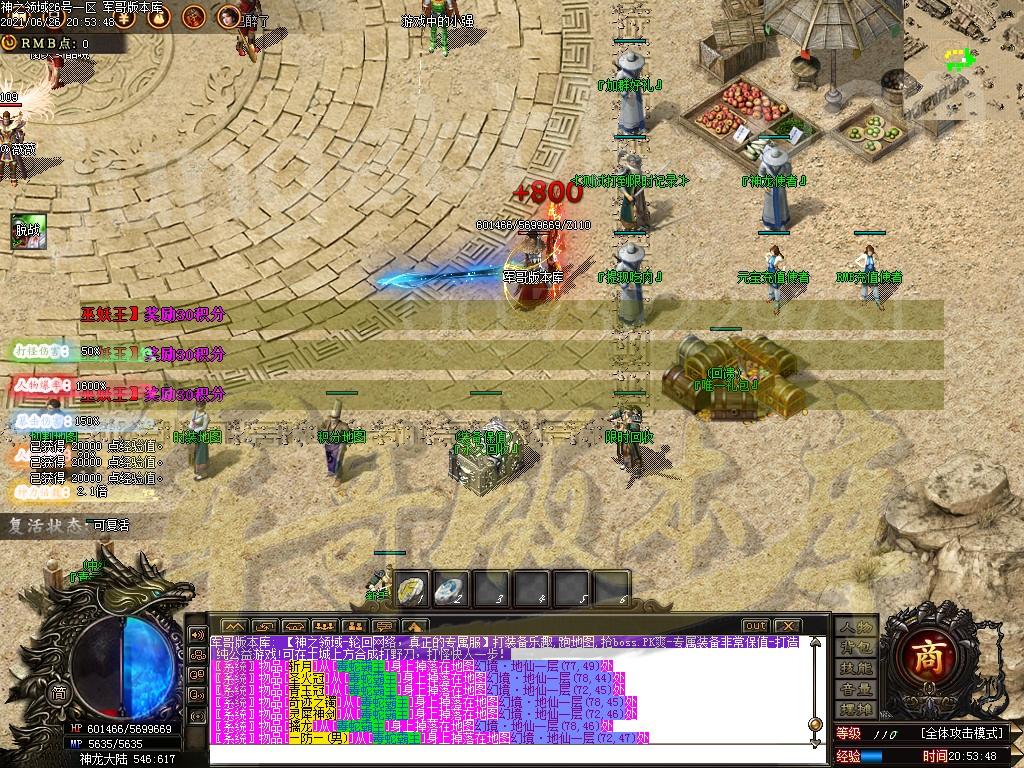
Task: Click the Out button above chat
Action: coord(756,626)
